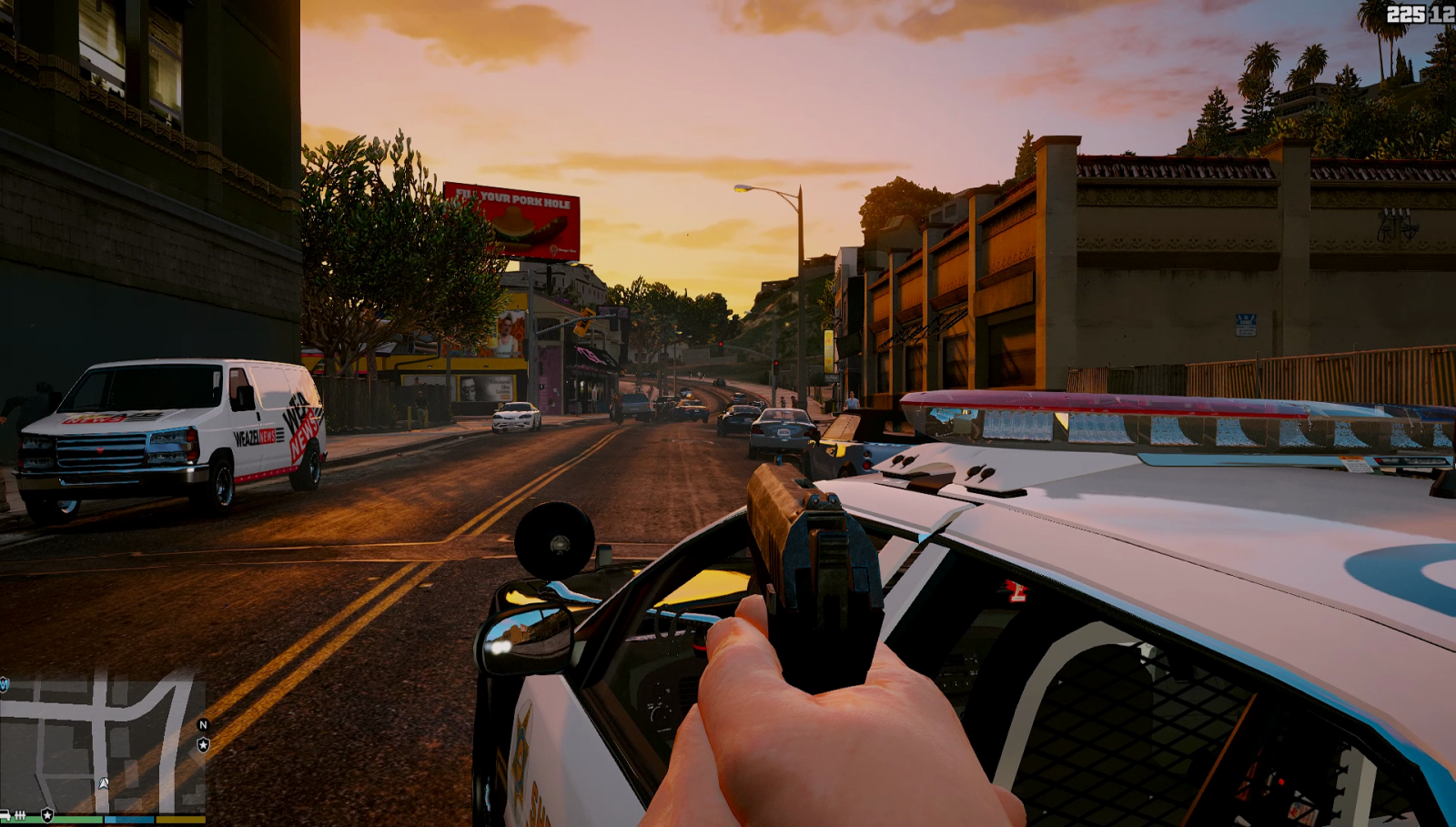Click the player arrow on the minimap
This screenshot has width=1456, height=827.
coord(104,782)
